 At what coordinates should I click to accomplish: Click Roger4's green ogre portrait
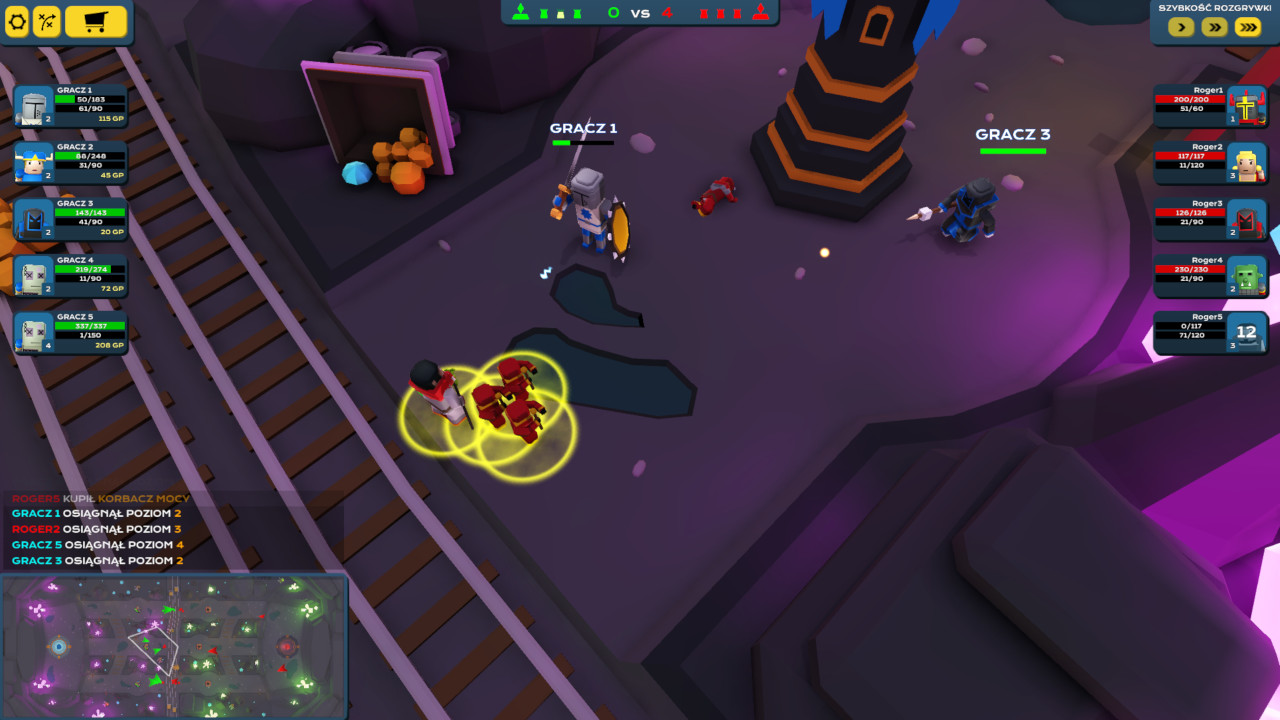[1249, 276]
